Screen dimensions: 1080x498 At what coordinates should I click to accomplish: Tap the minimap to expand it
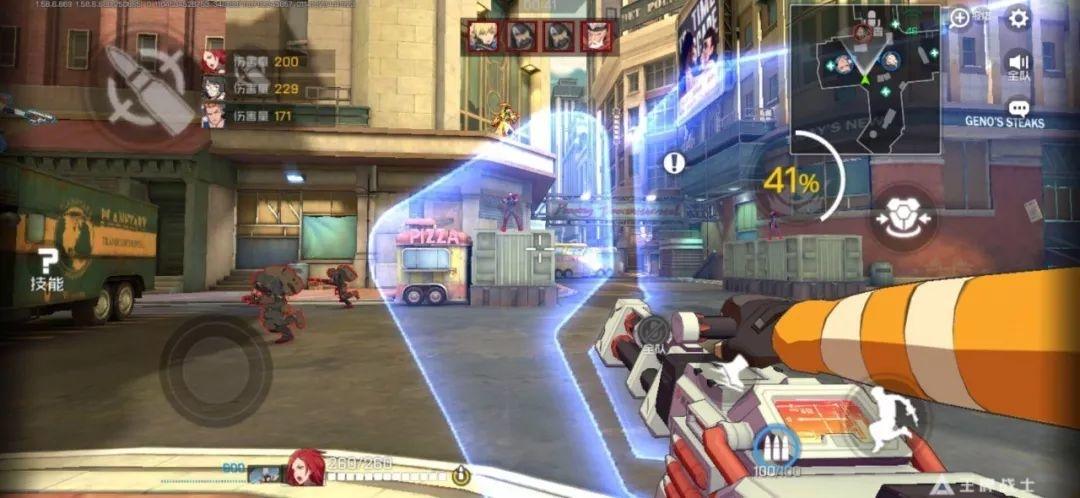[865, 79]
